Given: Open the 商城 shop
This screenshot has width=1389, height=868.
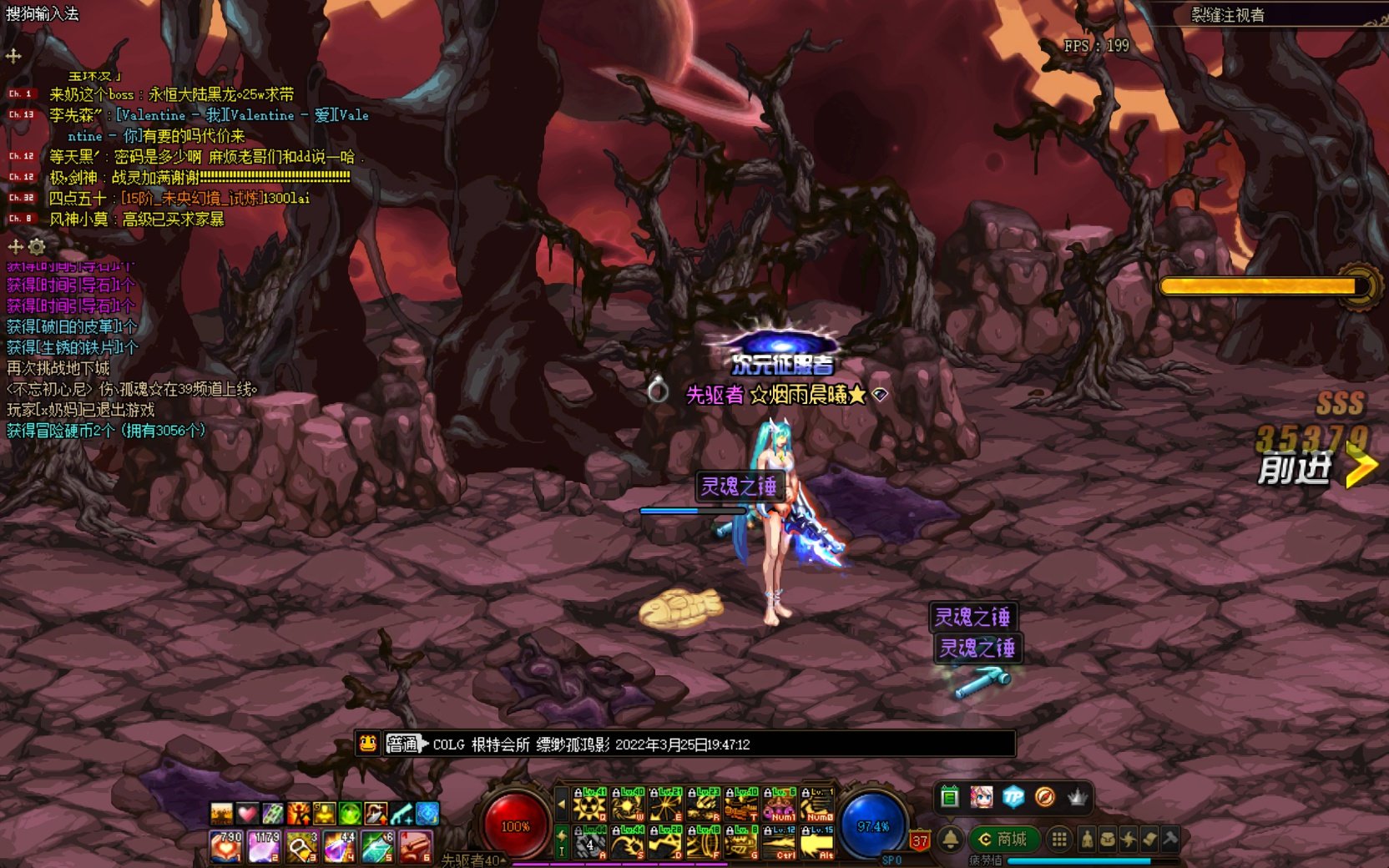Looking at the screenshot, I should click(1003, 839).
